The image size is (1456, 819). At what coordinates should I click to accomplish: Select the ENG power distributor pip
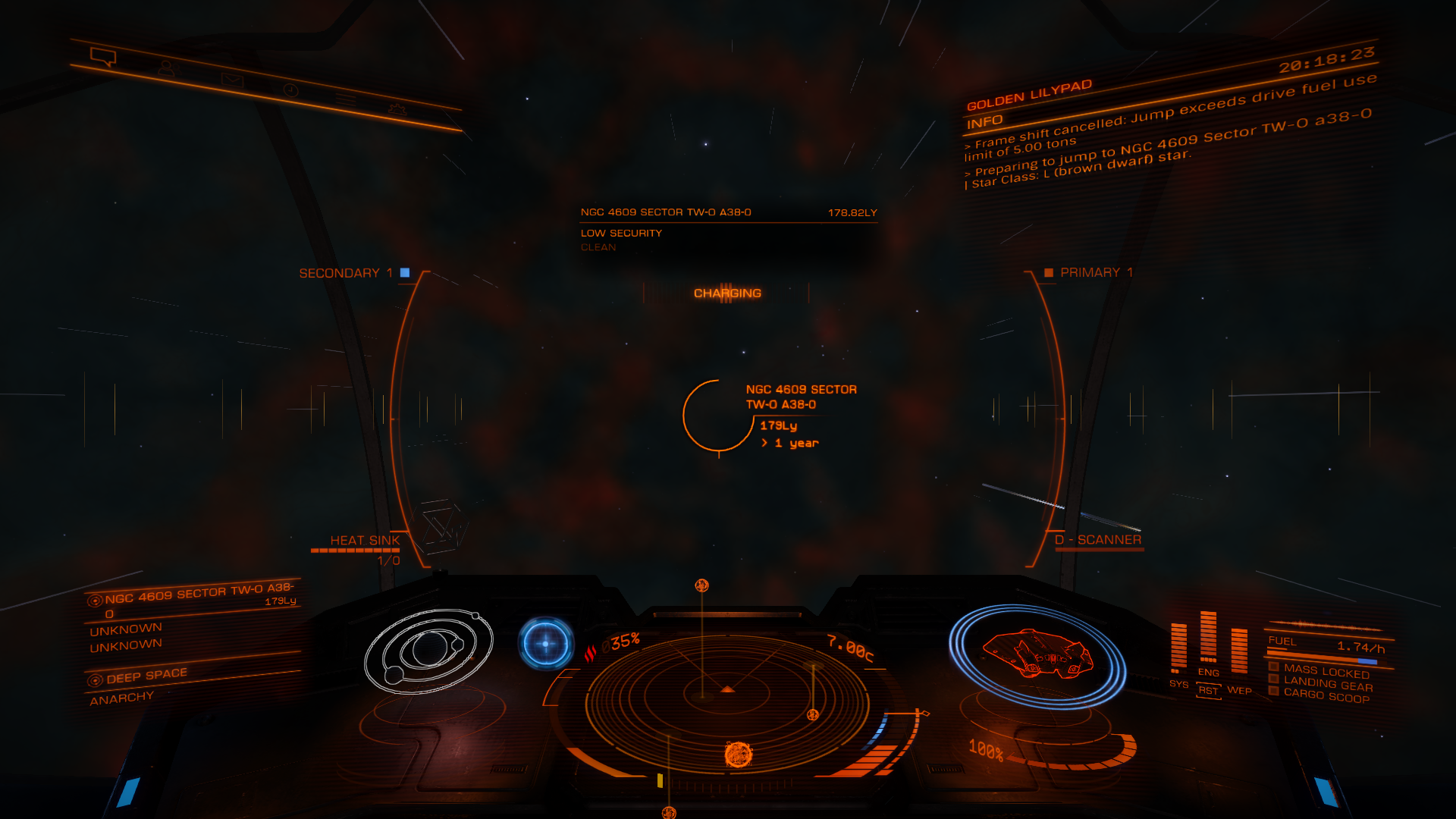click(x=1208, y=673)
